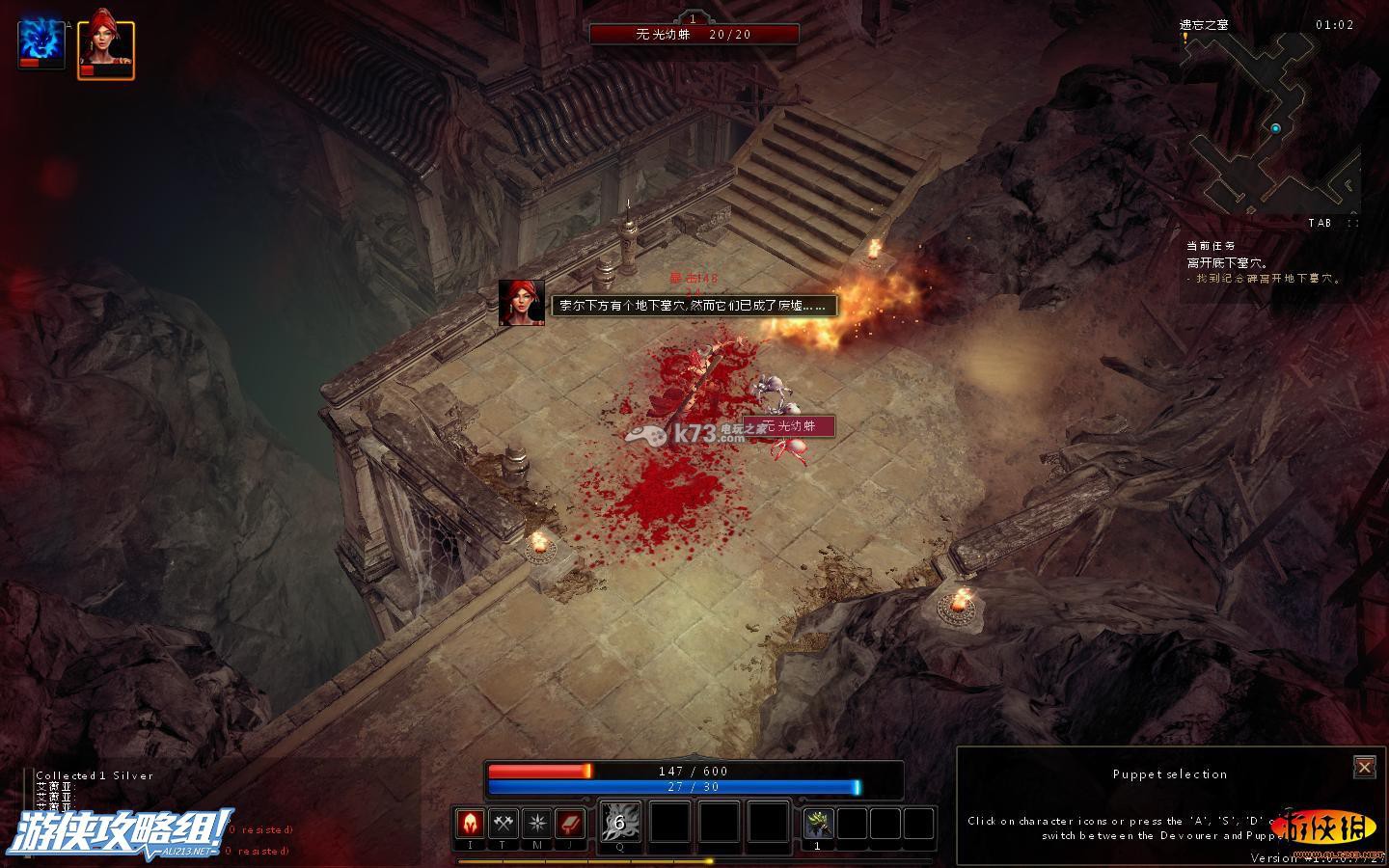Screen dimensions: 1389x868
Task: Click the Collected 1 Silver chat log
Action: click(x=95, y=775)
